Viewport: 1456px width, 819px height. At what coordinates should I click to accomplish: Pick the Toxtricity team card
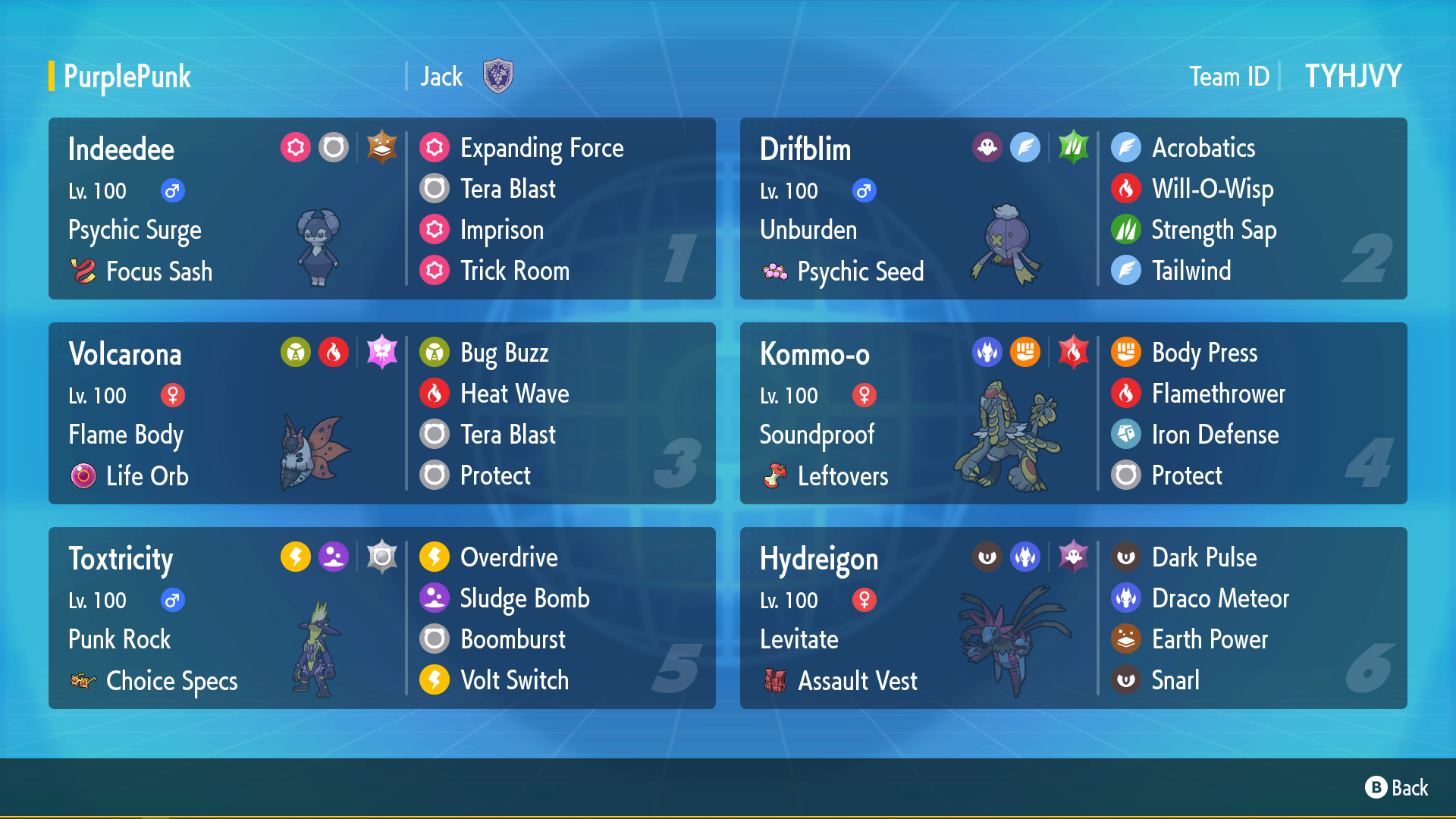tap(381, 618)
